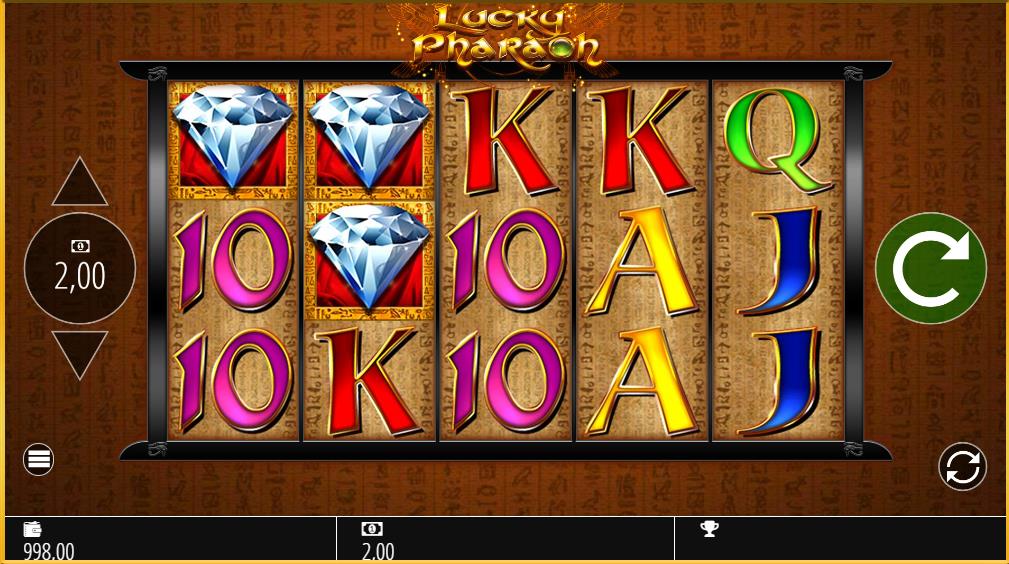The height and width of the screenshot is (564, 1009).
Task: Increase the bet with the up arrow
Action: point(80,184)
